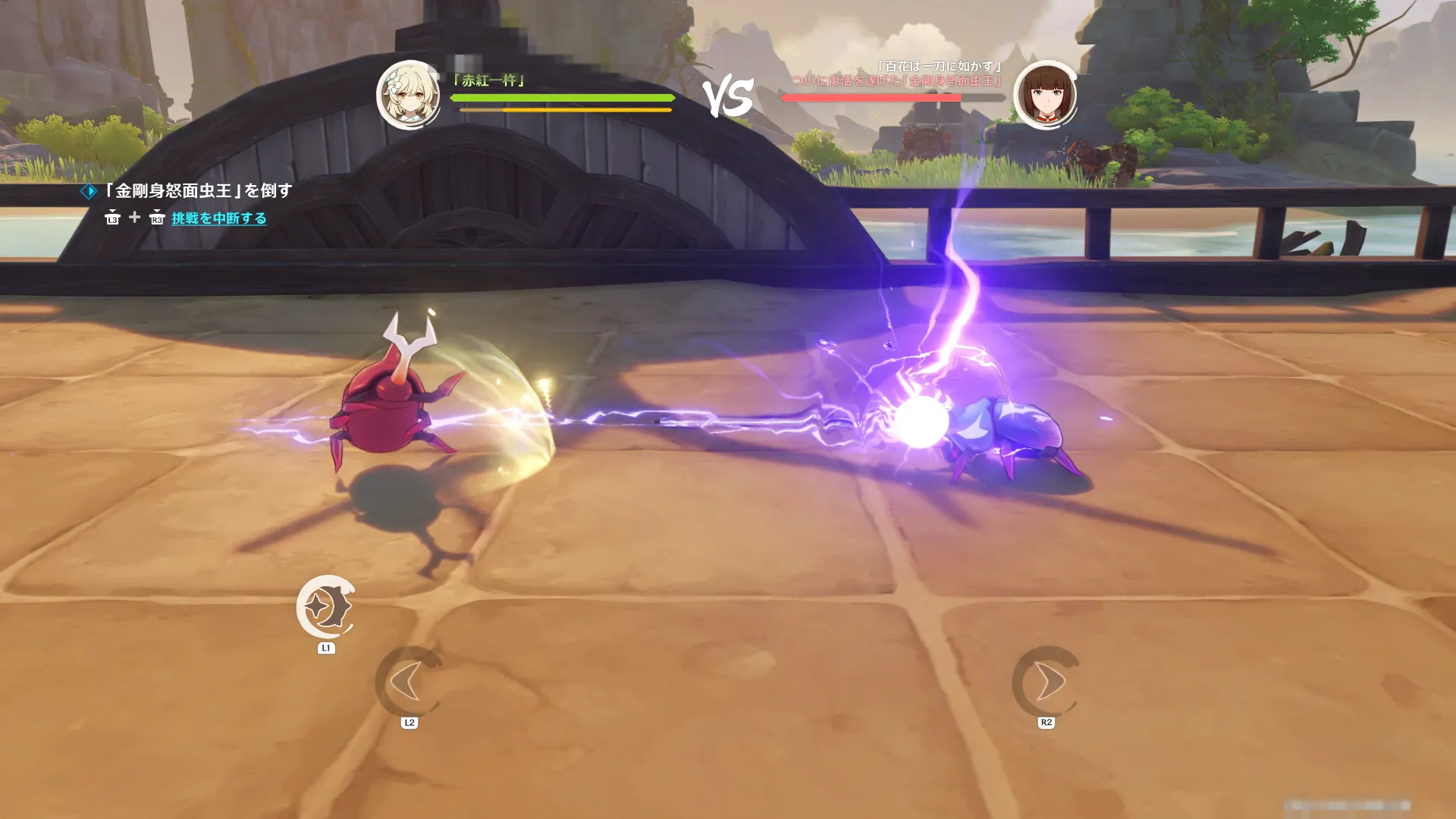Screen dimensions: 1456x819
Task: Tap the left-arrow move button
Action: 409,682
